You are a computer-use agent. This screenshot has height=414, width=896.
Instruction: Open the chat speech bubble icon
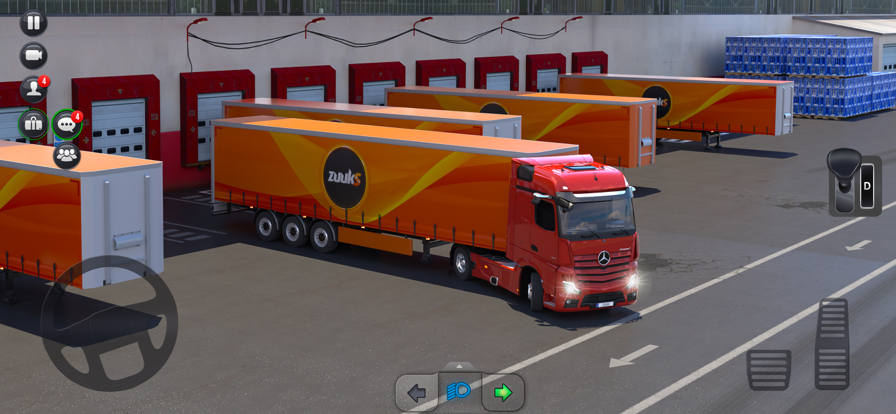pos(66,124)
